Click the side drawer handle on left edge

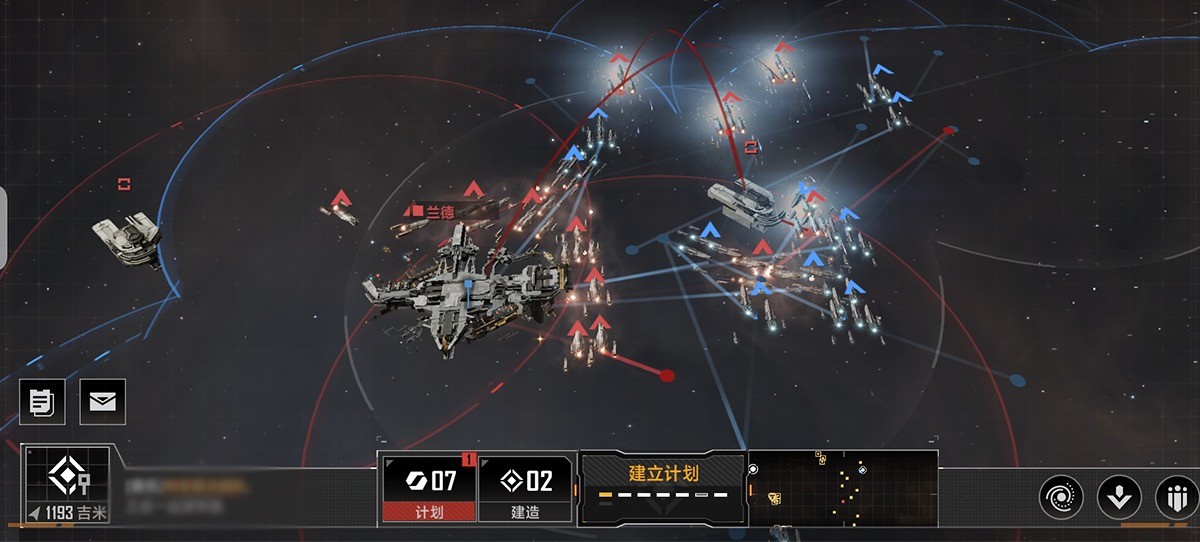click(x=3, y=228)
